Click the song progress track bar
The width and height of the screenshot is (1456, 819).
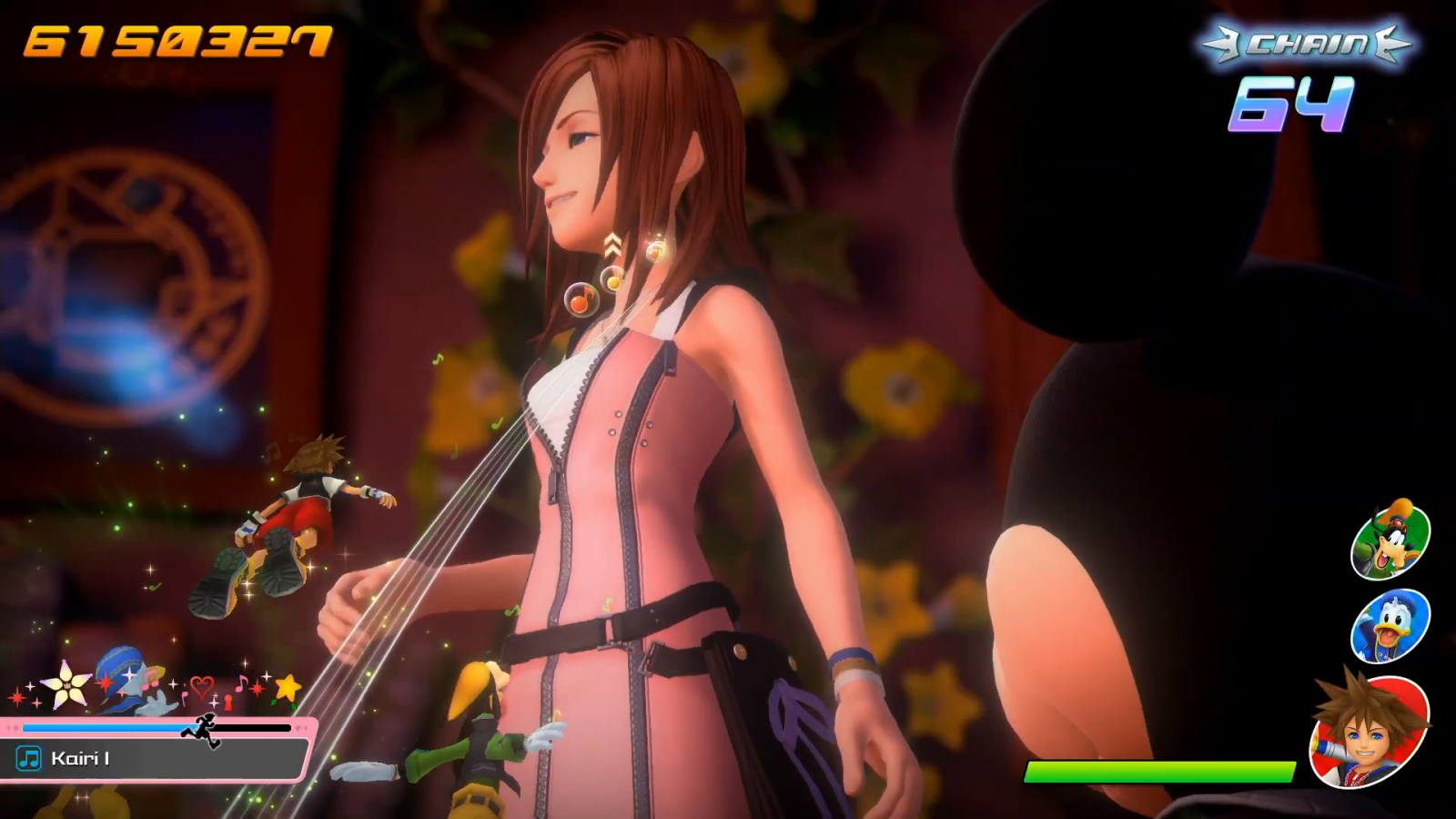[155, 728]
